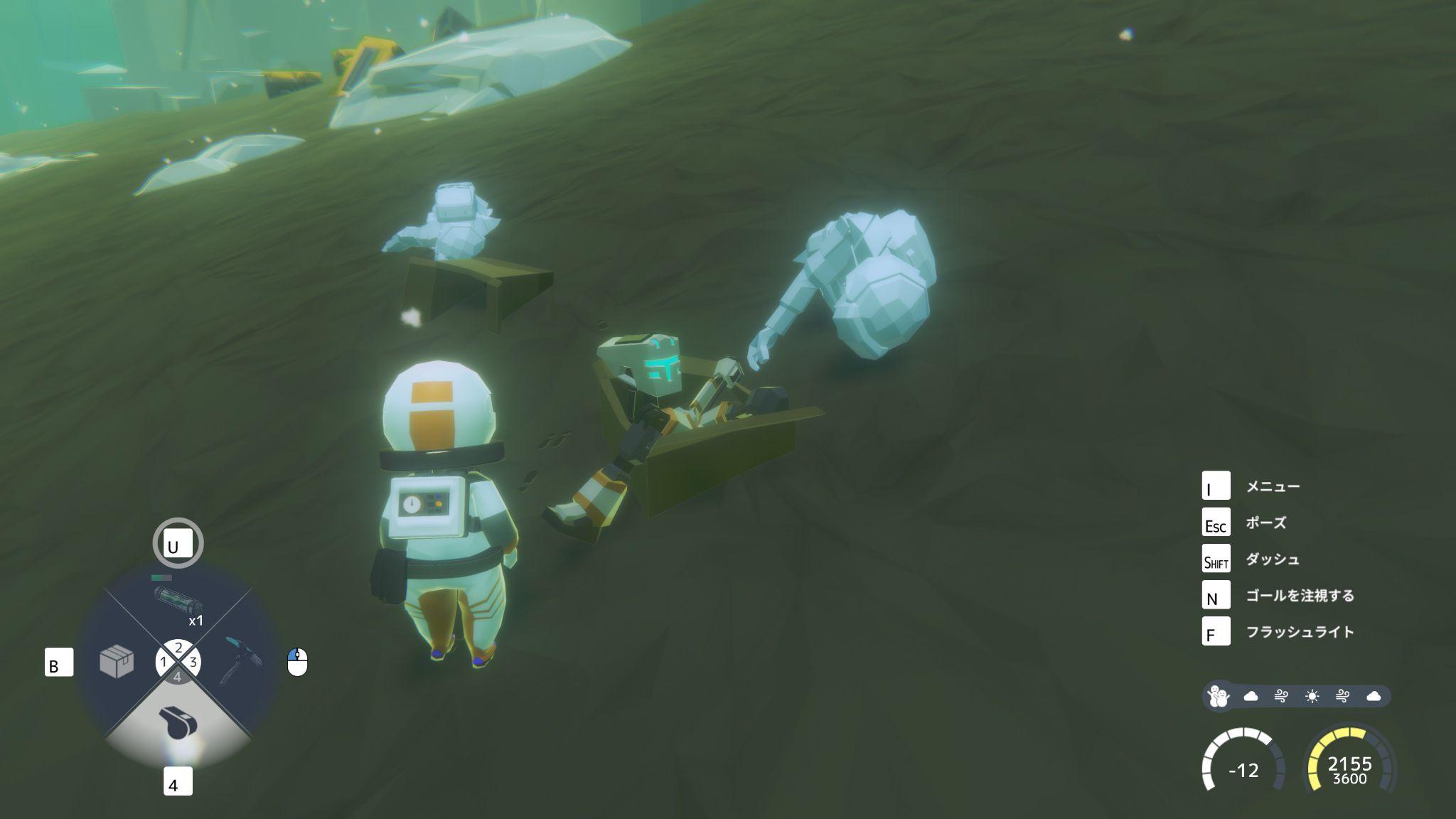1456x819 pixels.
Task: Select the whistle slot in the wheel
Action: coord(178,724)
